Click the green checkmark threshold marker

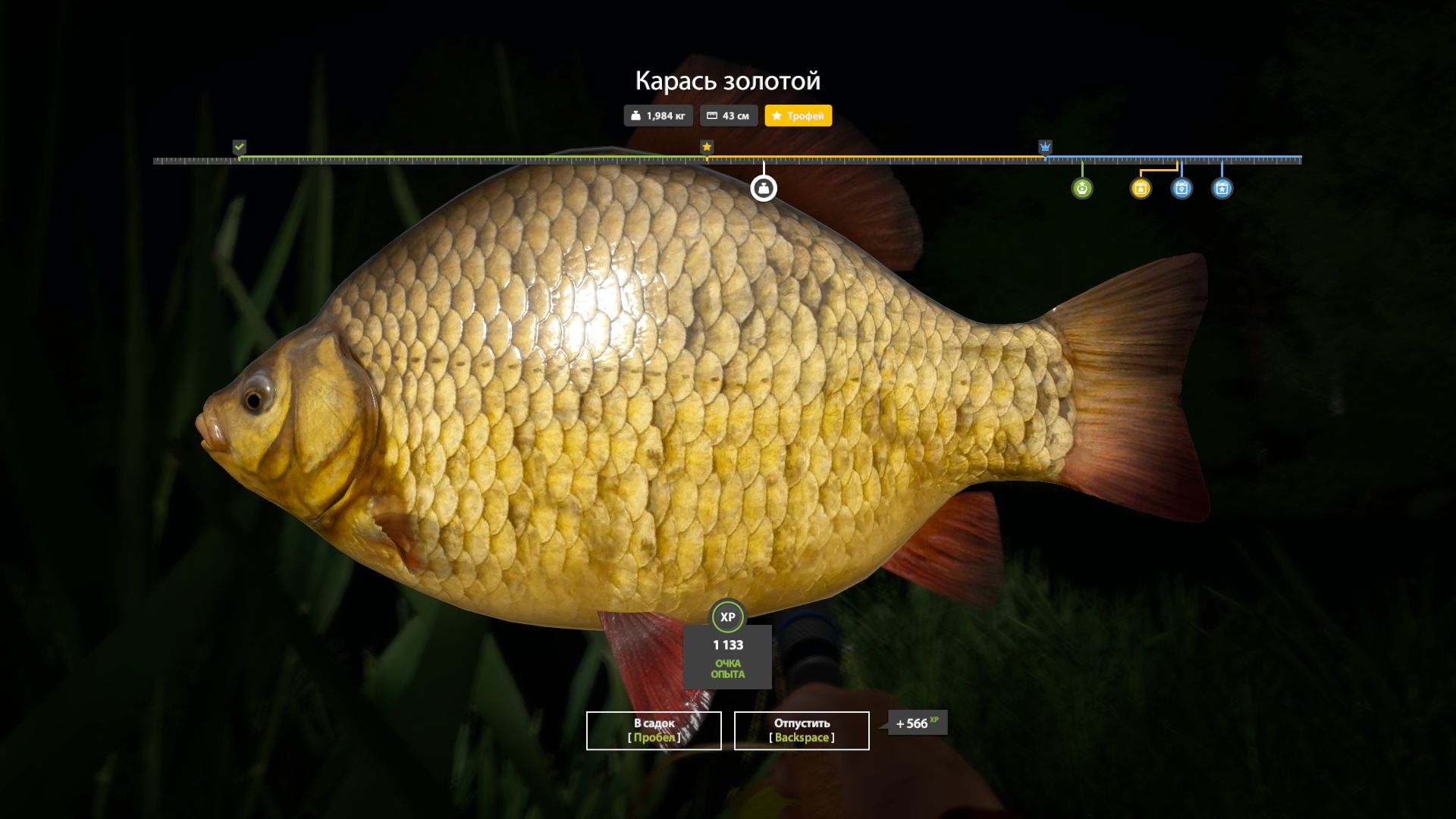(240, 146)
